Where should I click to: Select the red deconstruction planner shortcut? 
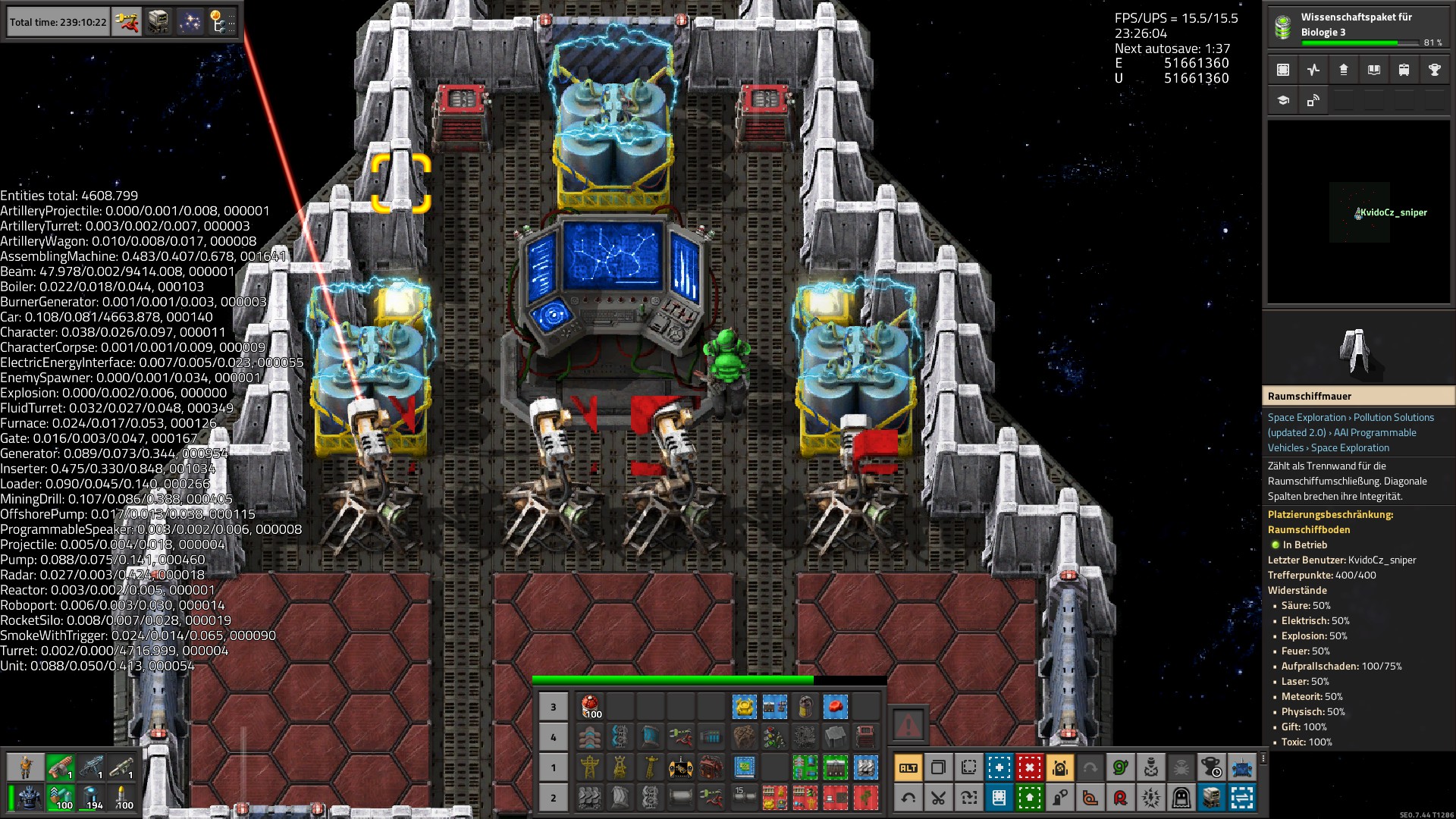[x=1029, y=767]
